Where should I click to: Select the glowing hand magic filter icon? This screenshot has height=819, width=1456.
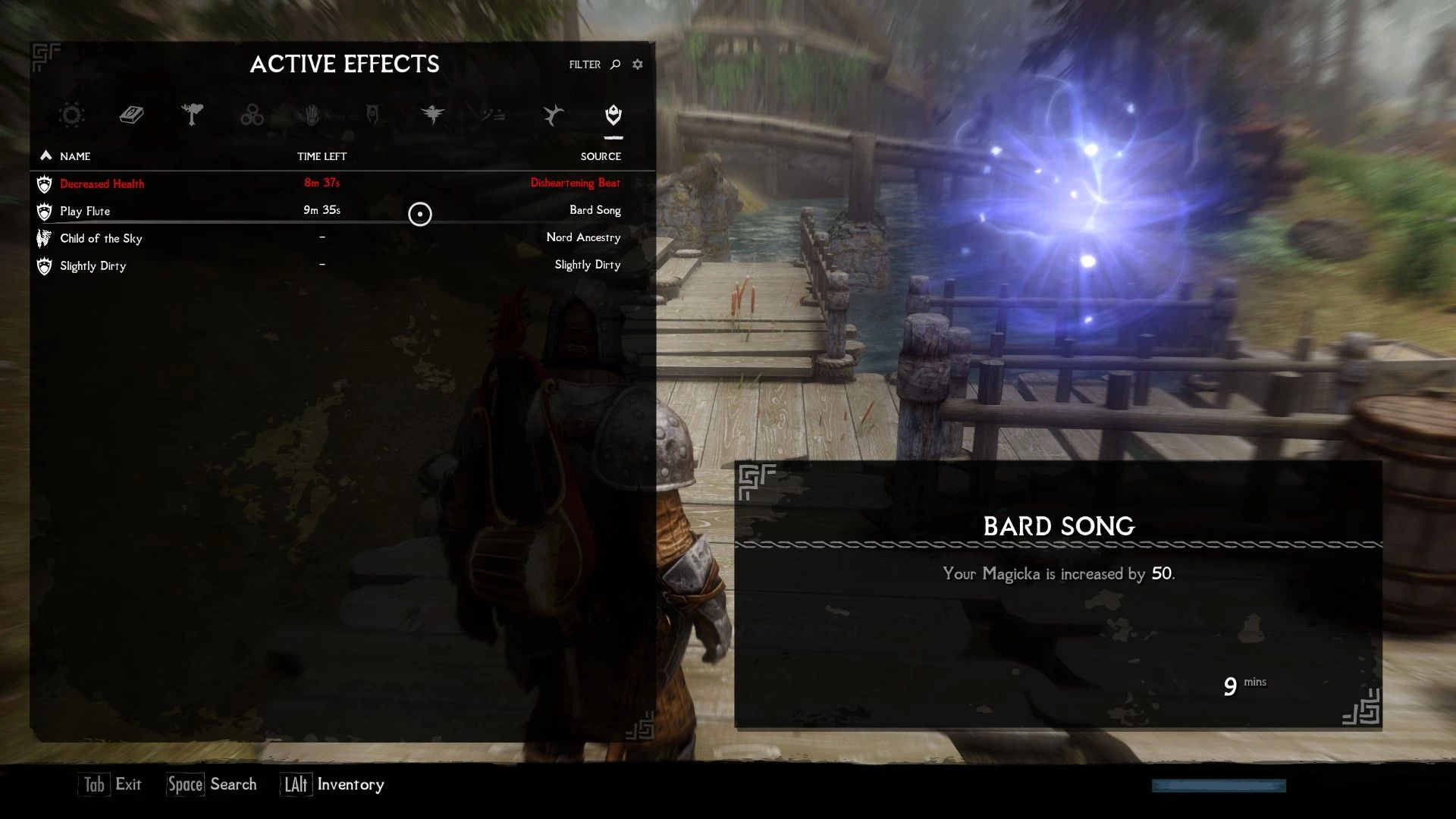(312, 115)
